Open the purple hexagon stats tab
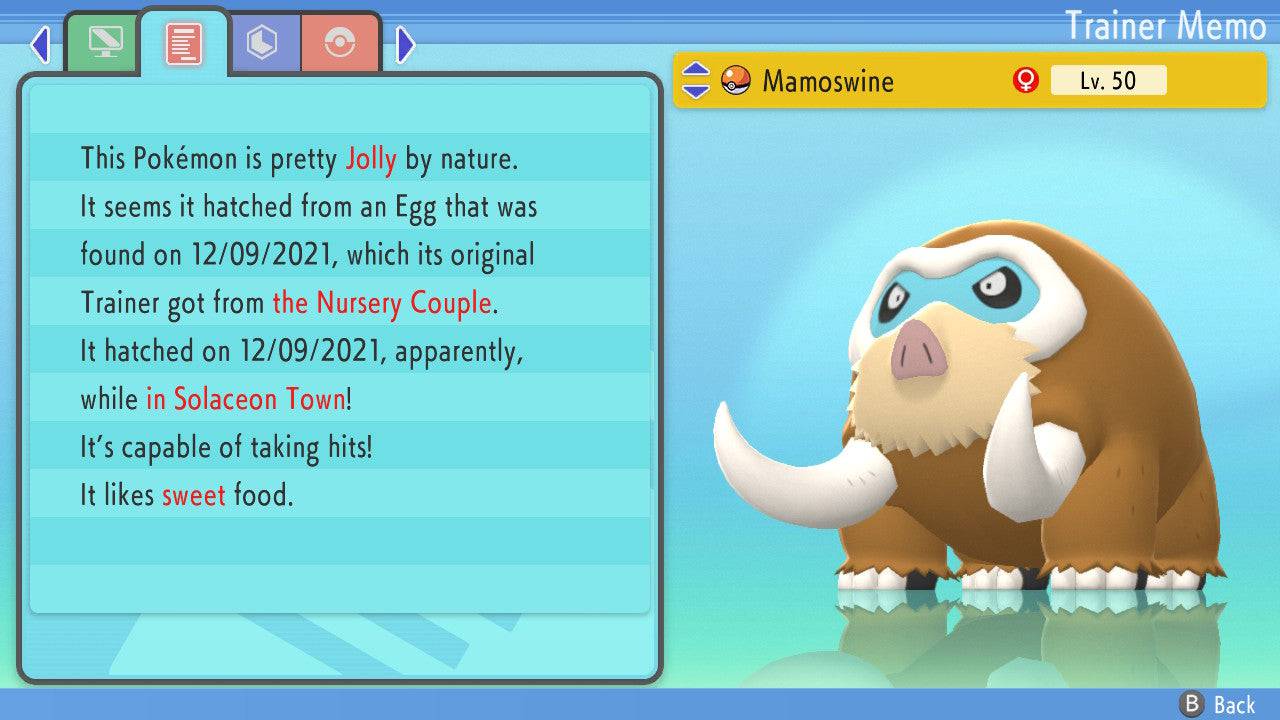Screen dimensions: 1280x720 coord(263,43)
